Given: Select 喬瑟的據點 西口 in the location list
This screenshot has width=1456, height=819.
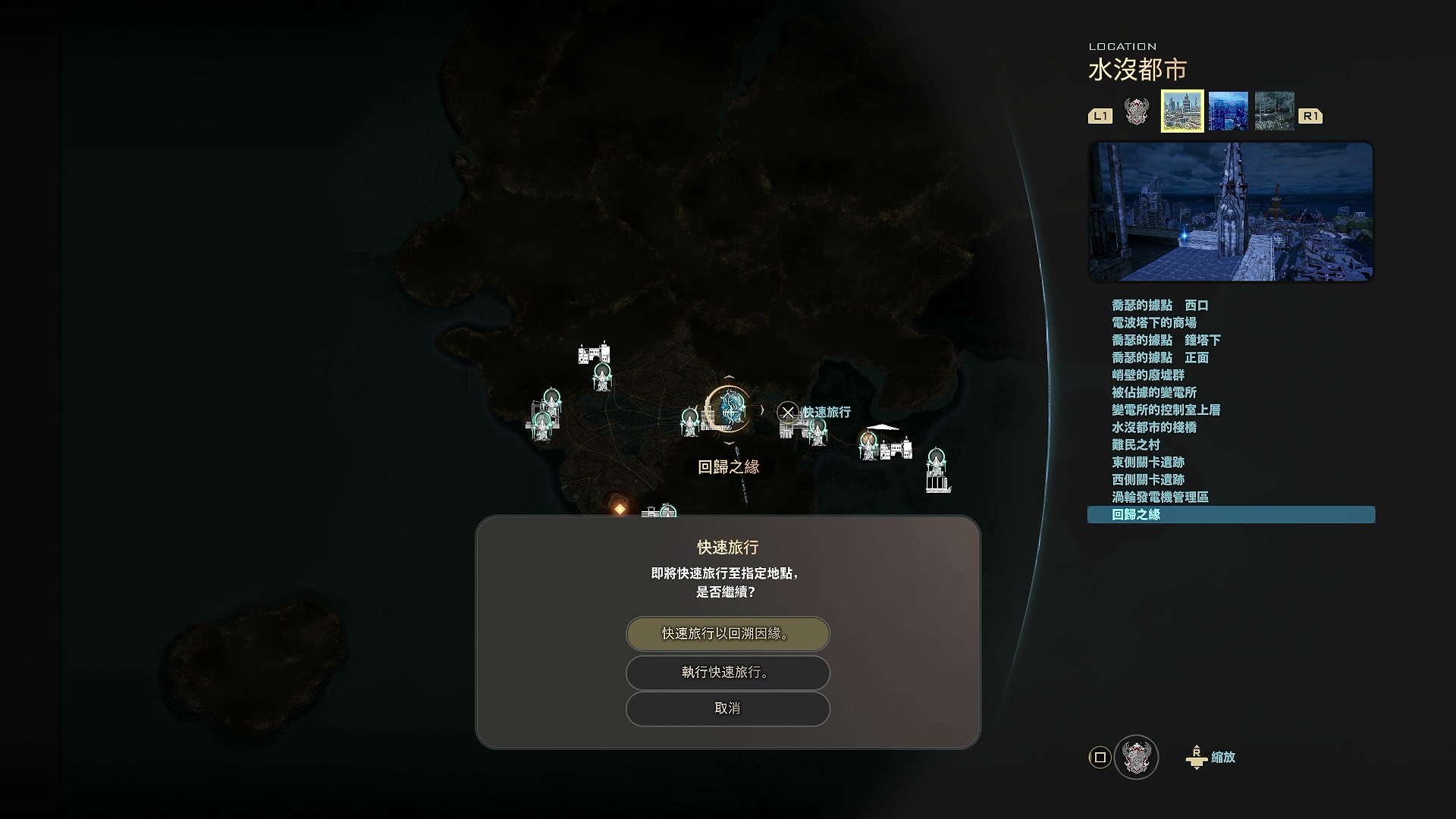Looking at the screenshot, I should (1160, 306).
